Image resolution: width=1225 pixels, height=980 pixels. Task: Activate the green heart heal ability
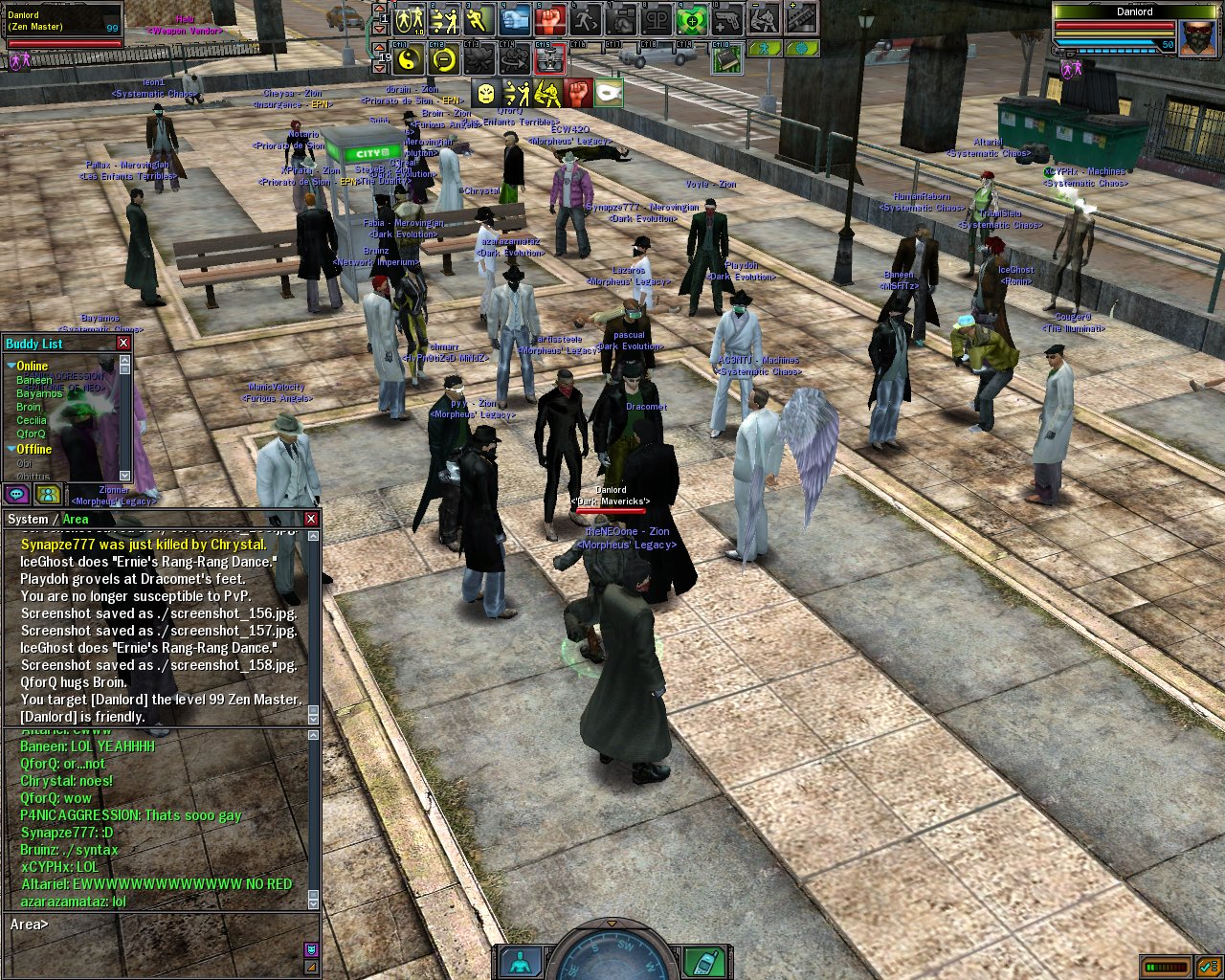click(x=691, y=19)
